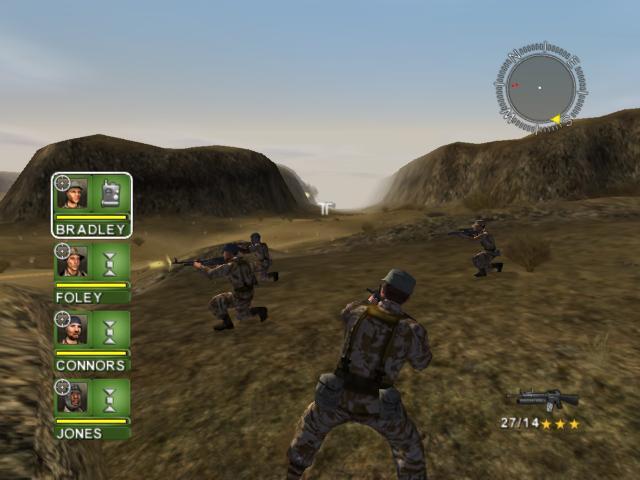640x480 pixels.
Task: Click the stance icon beside Foley
Action: 110,262
